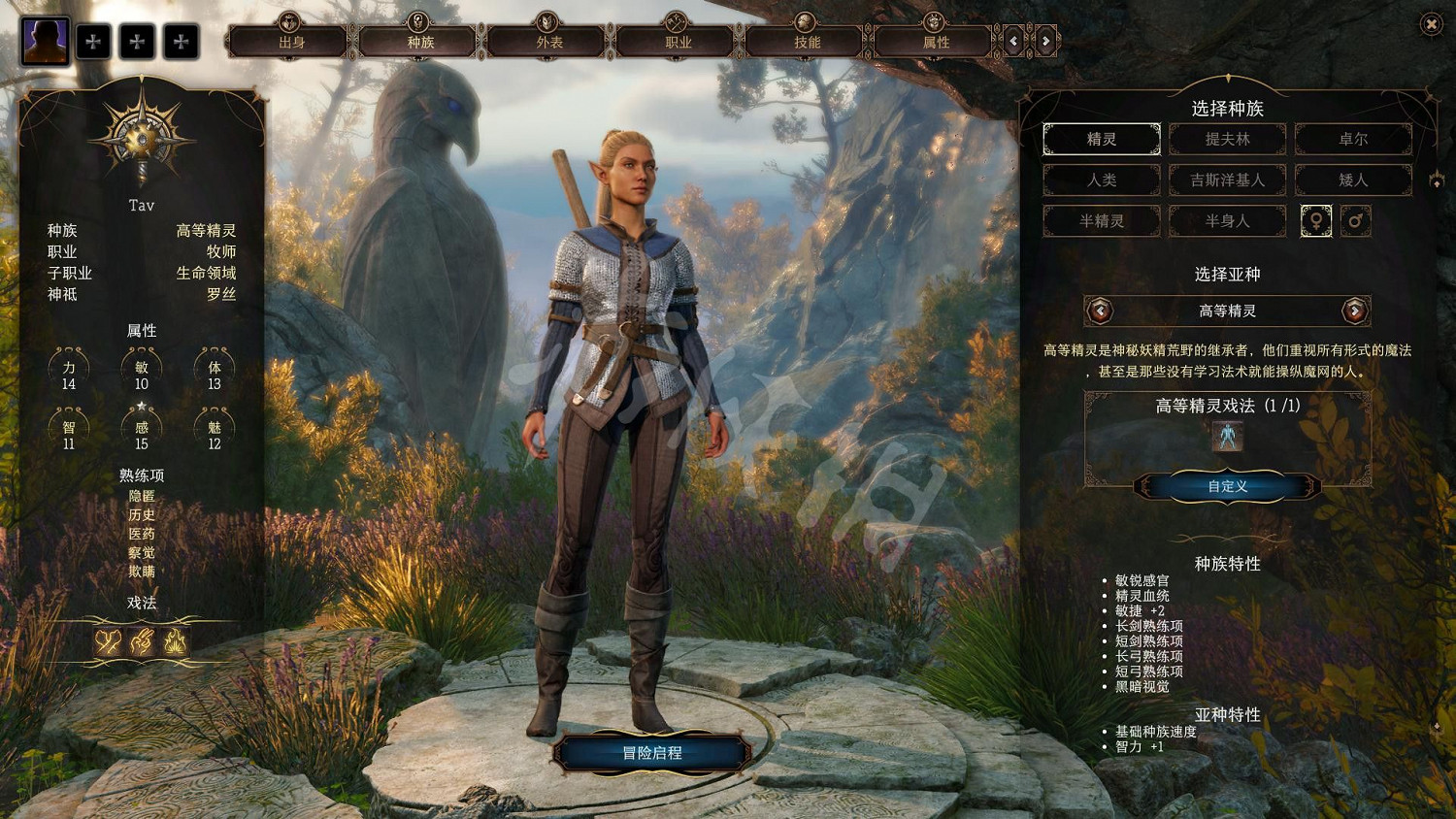Screen dimensions: 1456x819
Task: Open the 外表 (Appearance) tab
Action: [x=548, y=42]
